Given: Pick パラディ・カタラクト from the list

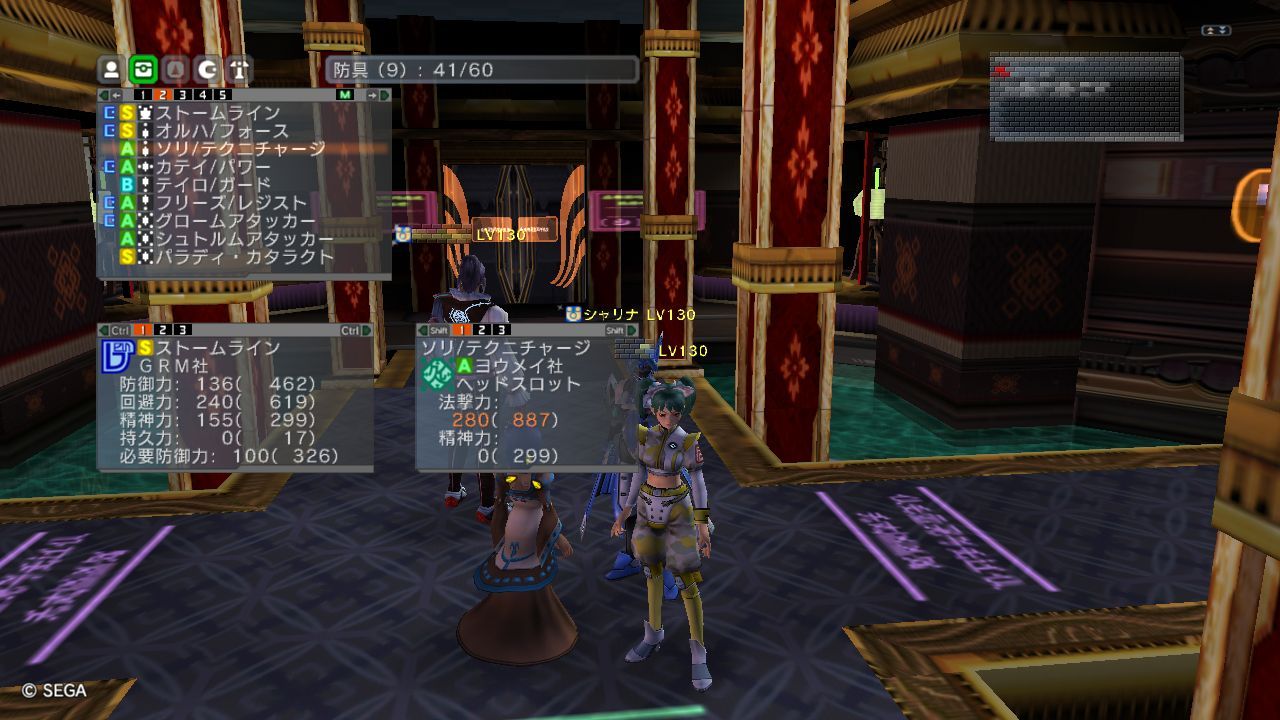Looking at the screenshot, I should 244,257.
